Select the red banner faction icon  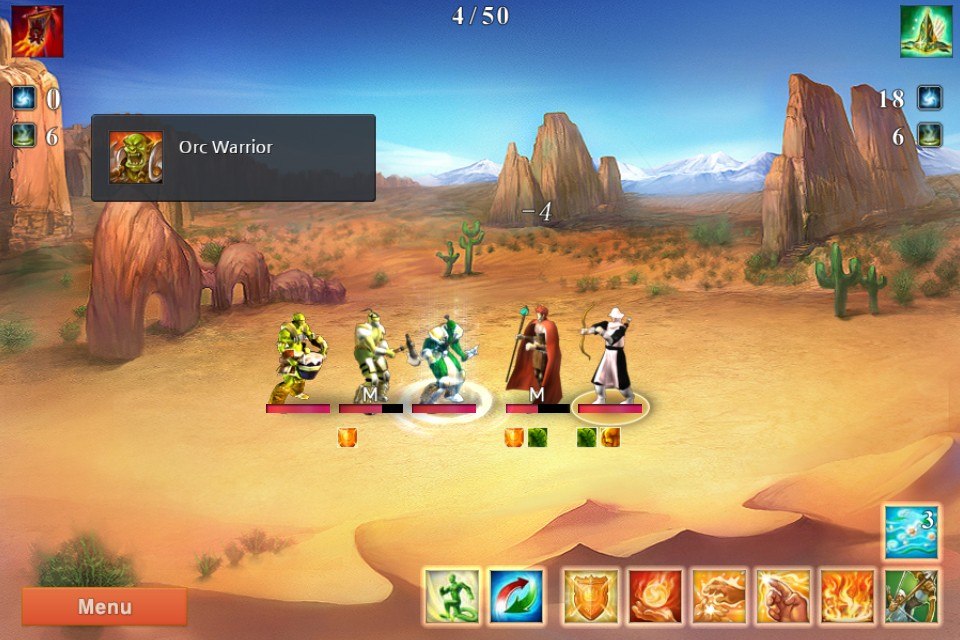(37, 31)
